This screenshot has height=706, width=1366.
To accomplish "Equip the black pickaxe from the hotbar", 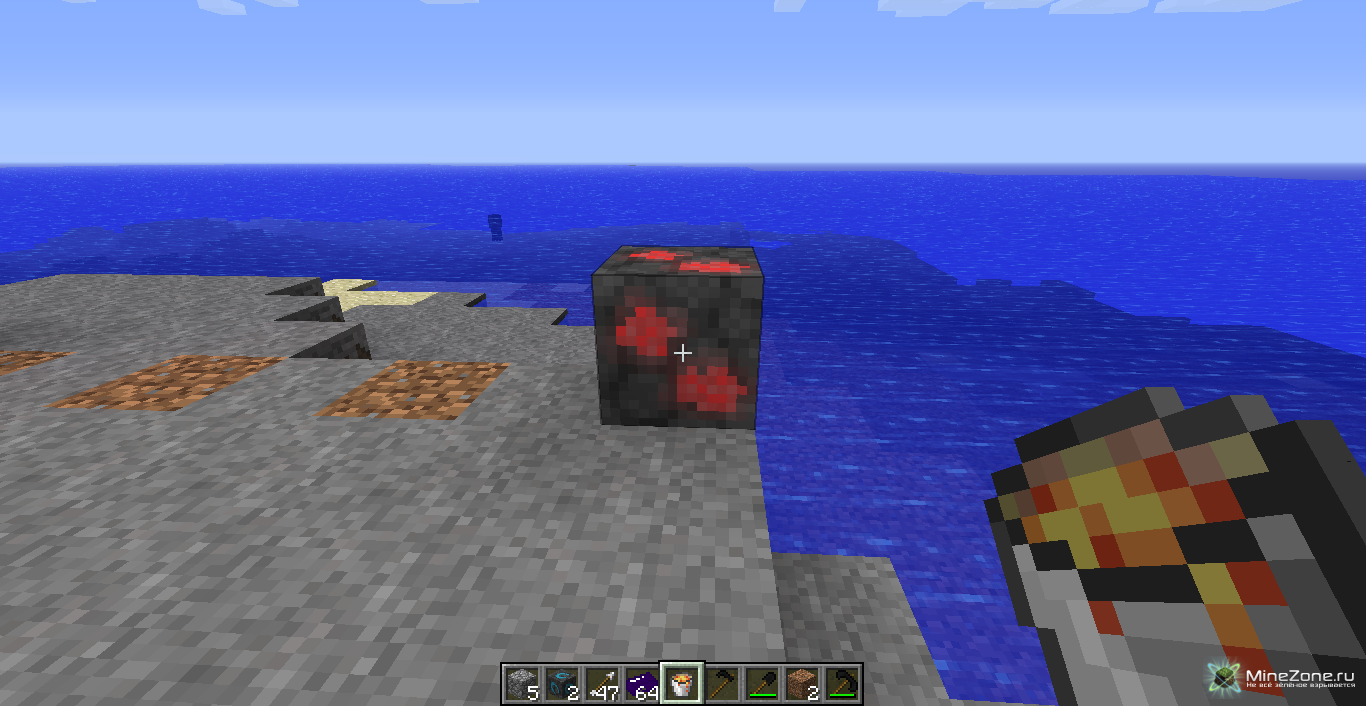I will pos(842,684).
